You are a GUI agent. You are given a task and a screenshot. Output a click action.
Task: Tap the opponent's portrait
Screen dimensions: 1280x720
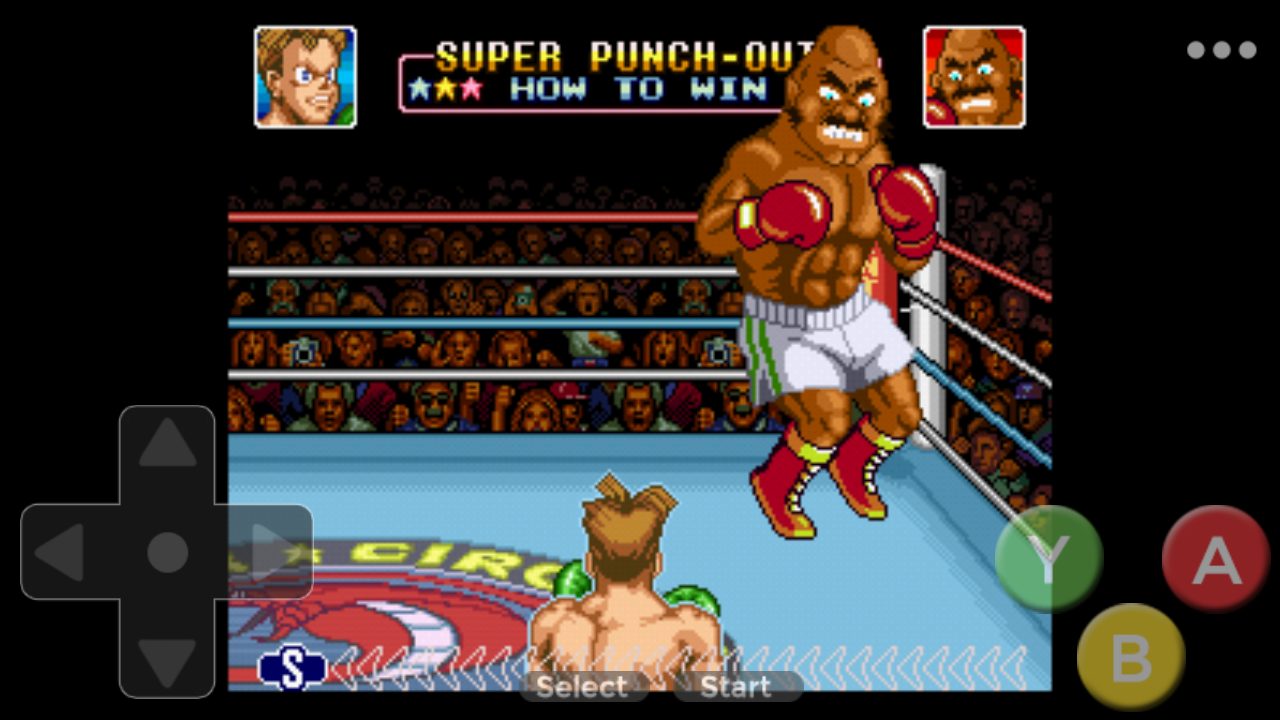[975, 76]
